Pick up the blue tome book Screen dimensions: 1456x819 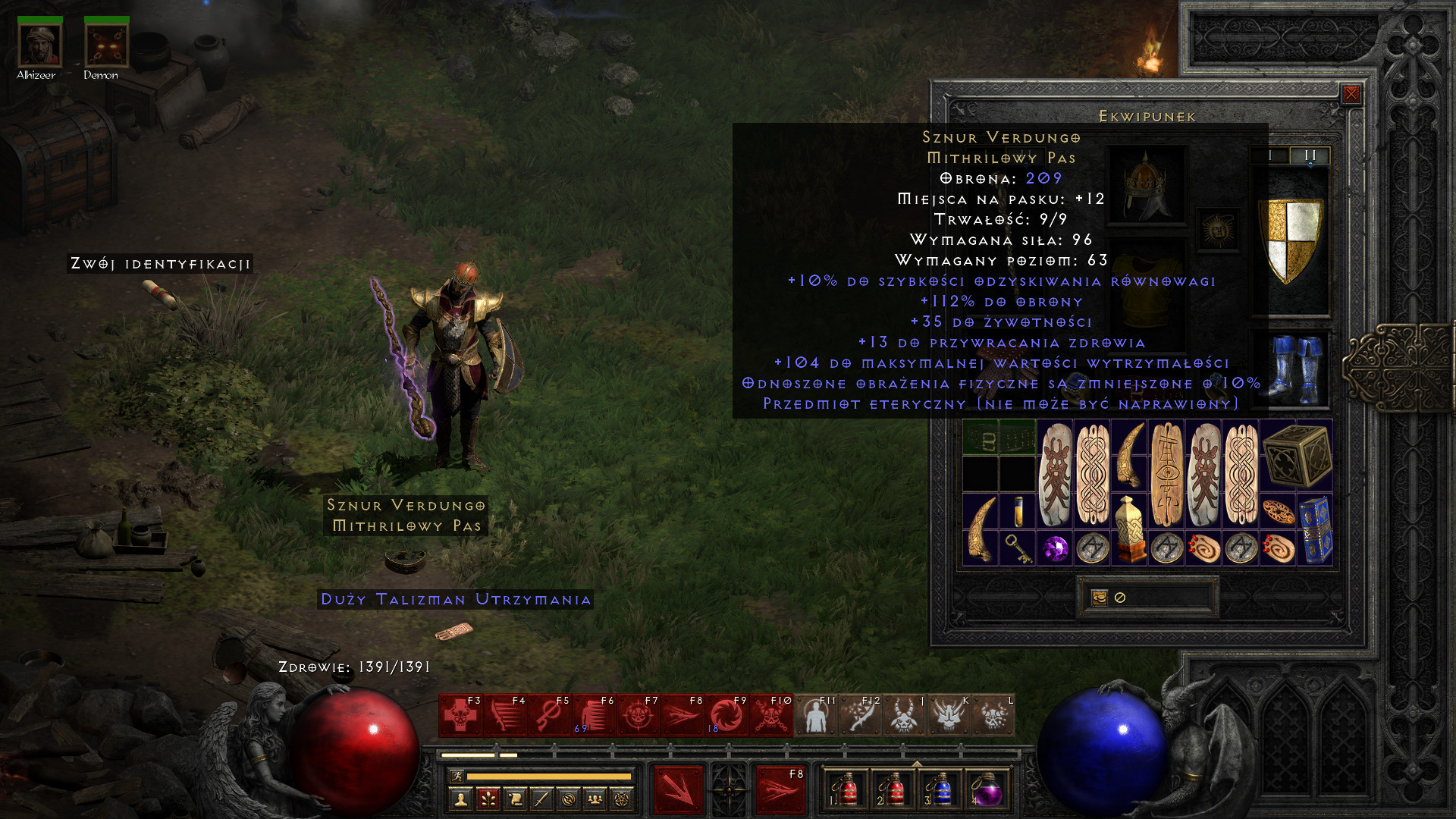coord(1315,530)
